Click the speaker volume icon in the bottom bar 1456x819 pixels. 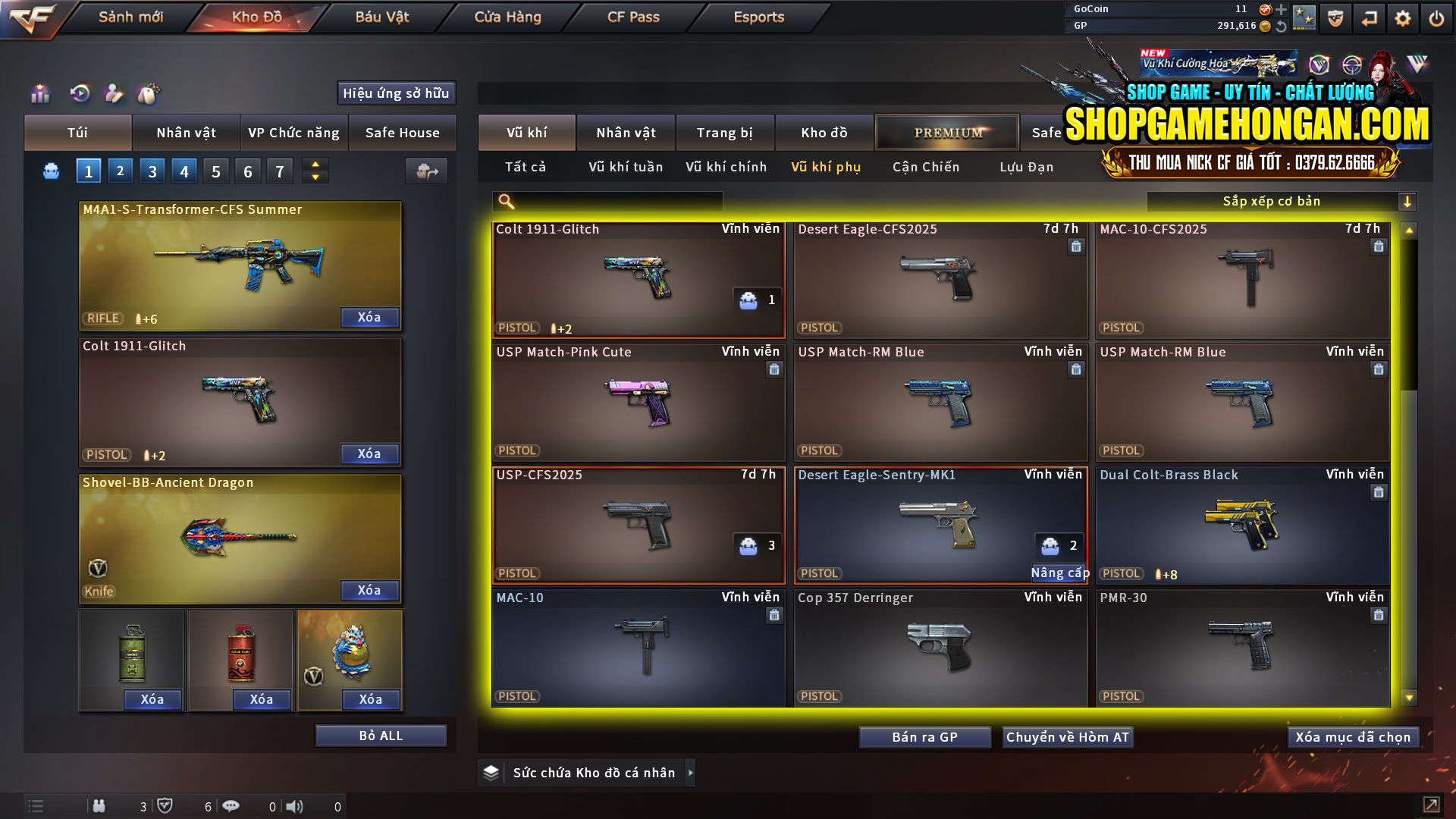tap(294, 806)
